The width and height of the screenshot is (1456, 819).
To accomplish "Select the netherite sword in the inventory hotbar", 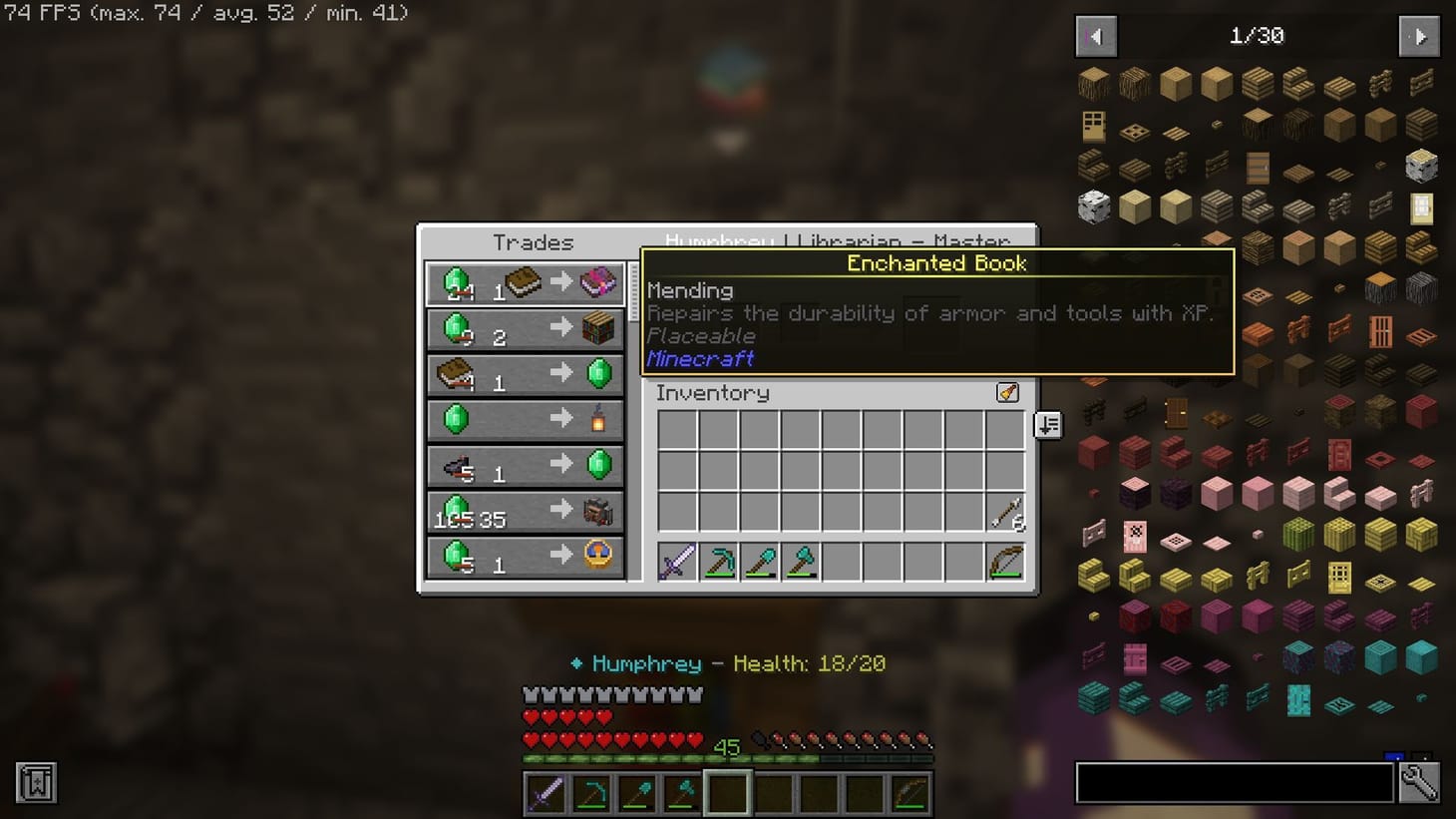I will (x=675, y=563).
